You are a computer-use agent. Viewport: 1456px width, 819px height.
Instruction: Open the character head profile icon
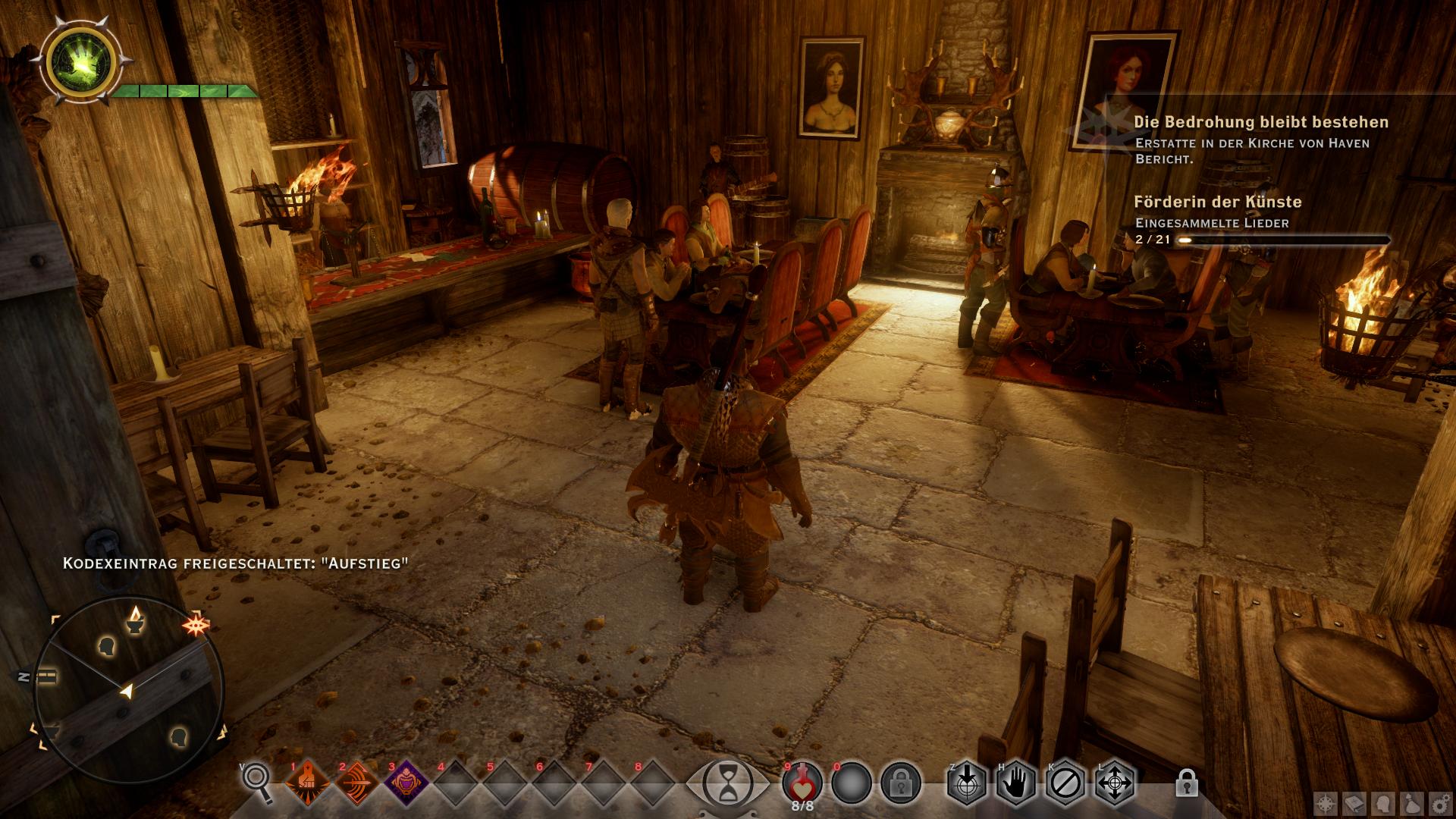(x=1383, y=804)
